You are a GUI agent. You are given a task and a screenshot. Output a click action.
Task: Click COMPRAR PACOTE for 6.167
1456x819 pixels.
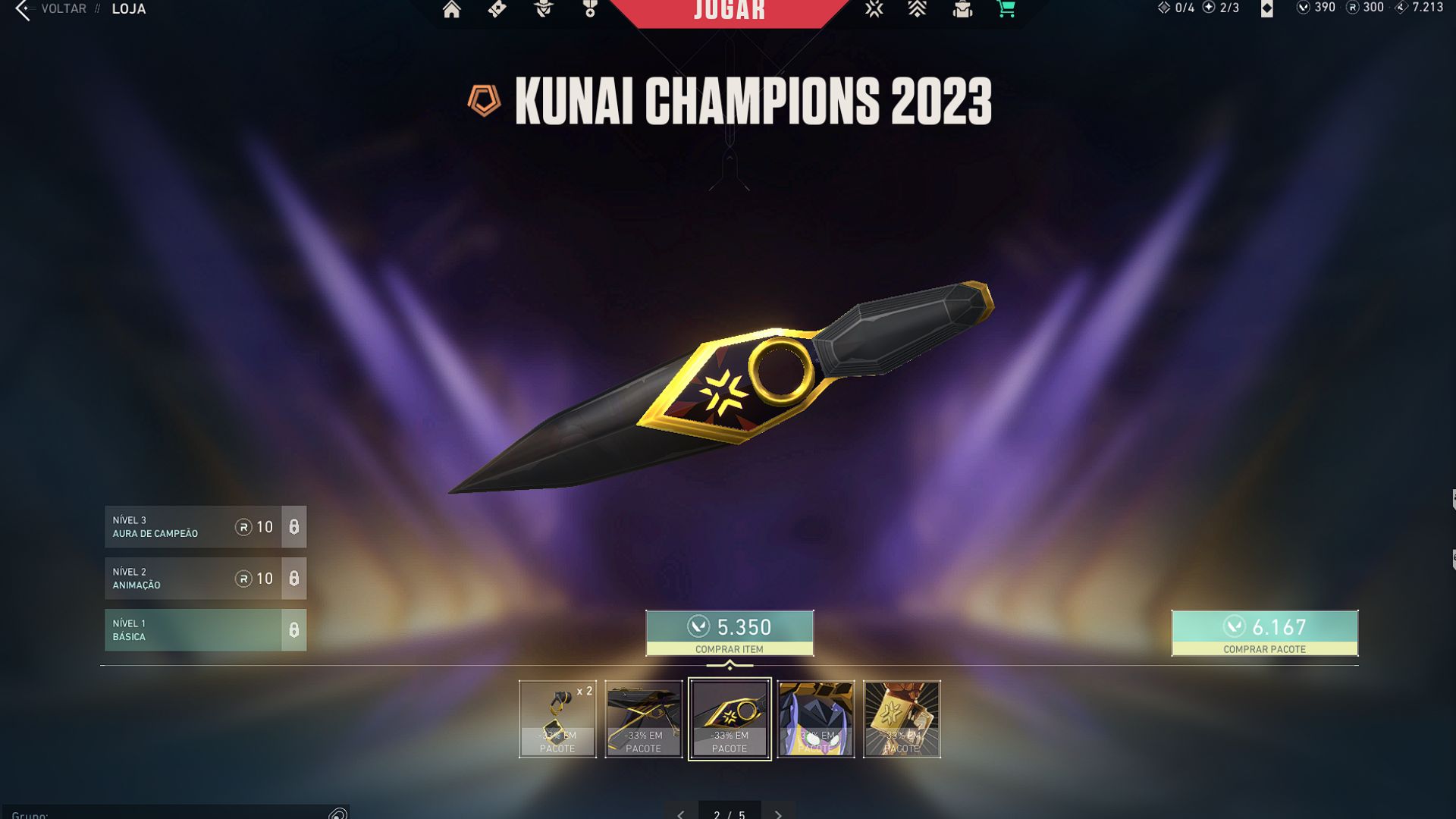(1264, 632)
